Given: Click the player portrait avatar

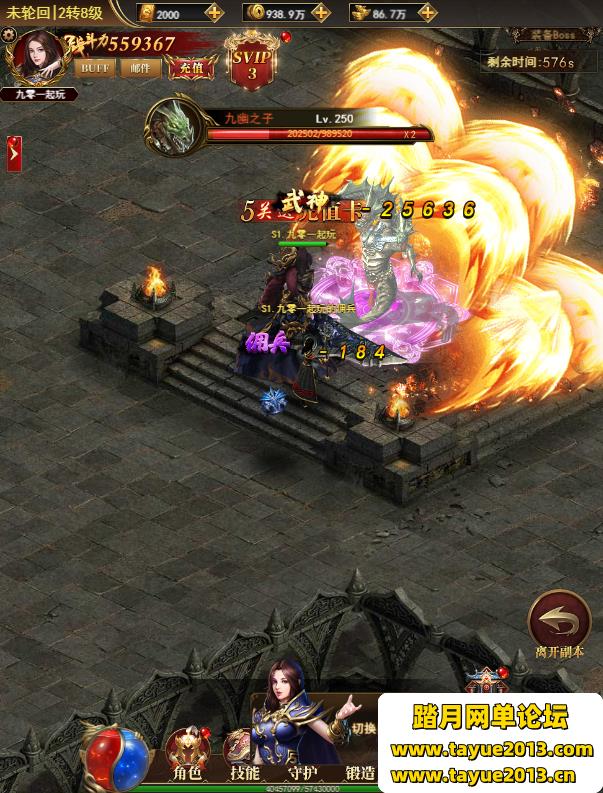Looking at the screenshot, I should [x=38, y=57].
